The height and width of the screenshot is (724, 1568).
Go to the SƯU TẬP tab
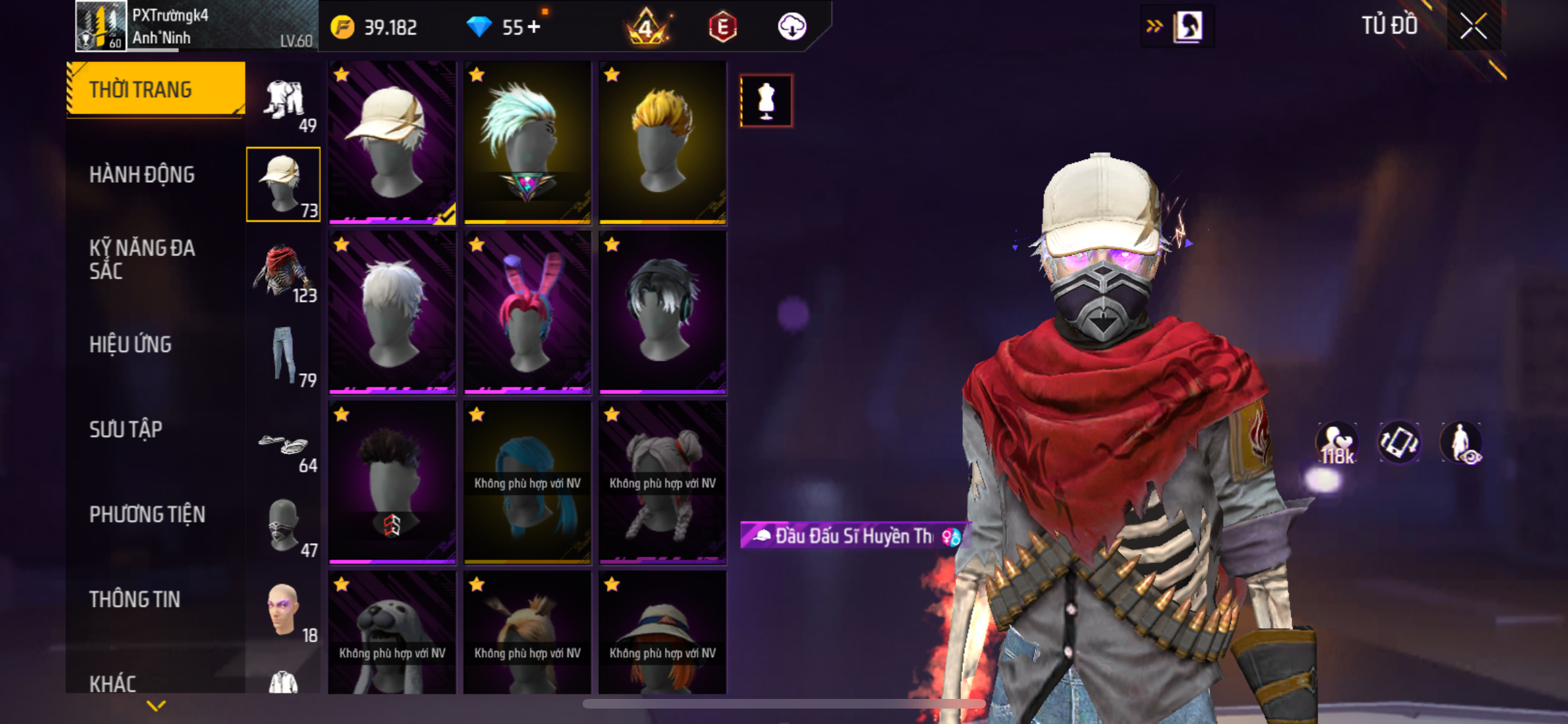click(x=126, y=429)
